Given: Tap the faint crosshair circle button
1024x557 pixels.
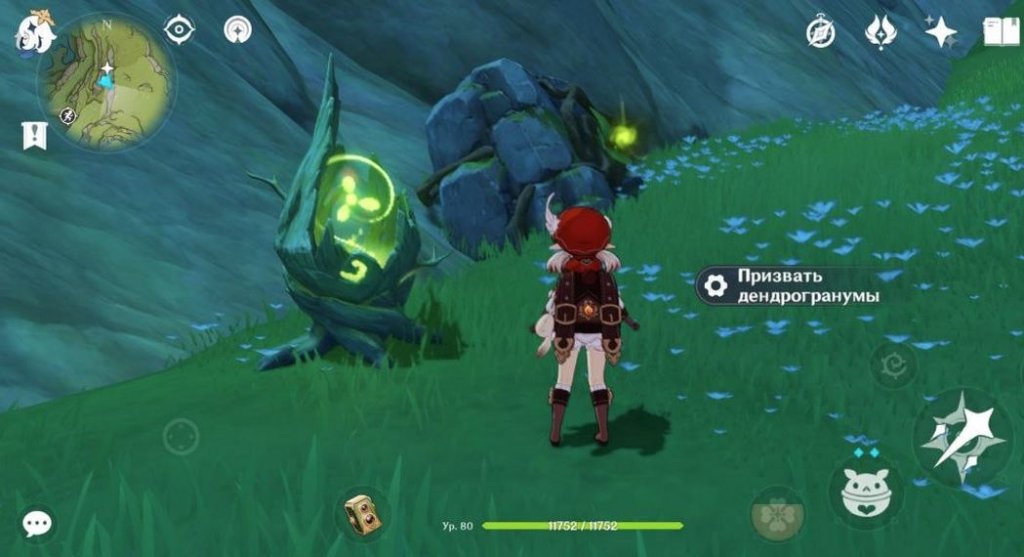Looking at the screenshot, I should 181,436.
